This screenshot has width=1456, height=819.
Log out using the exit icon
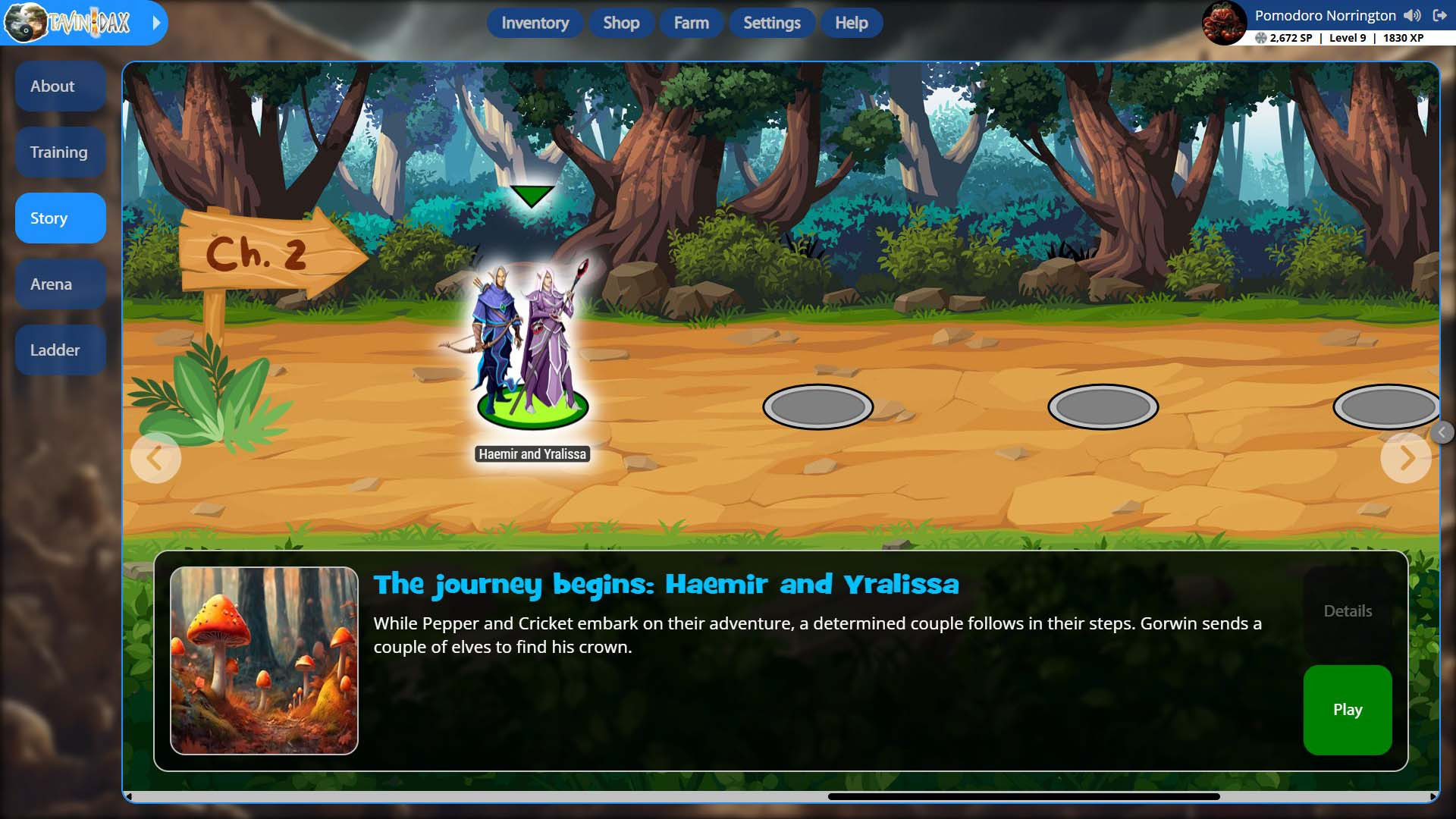pyautogui.click(x=1439, y=16)
